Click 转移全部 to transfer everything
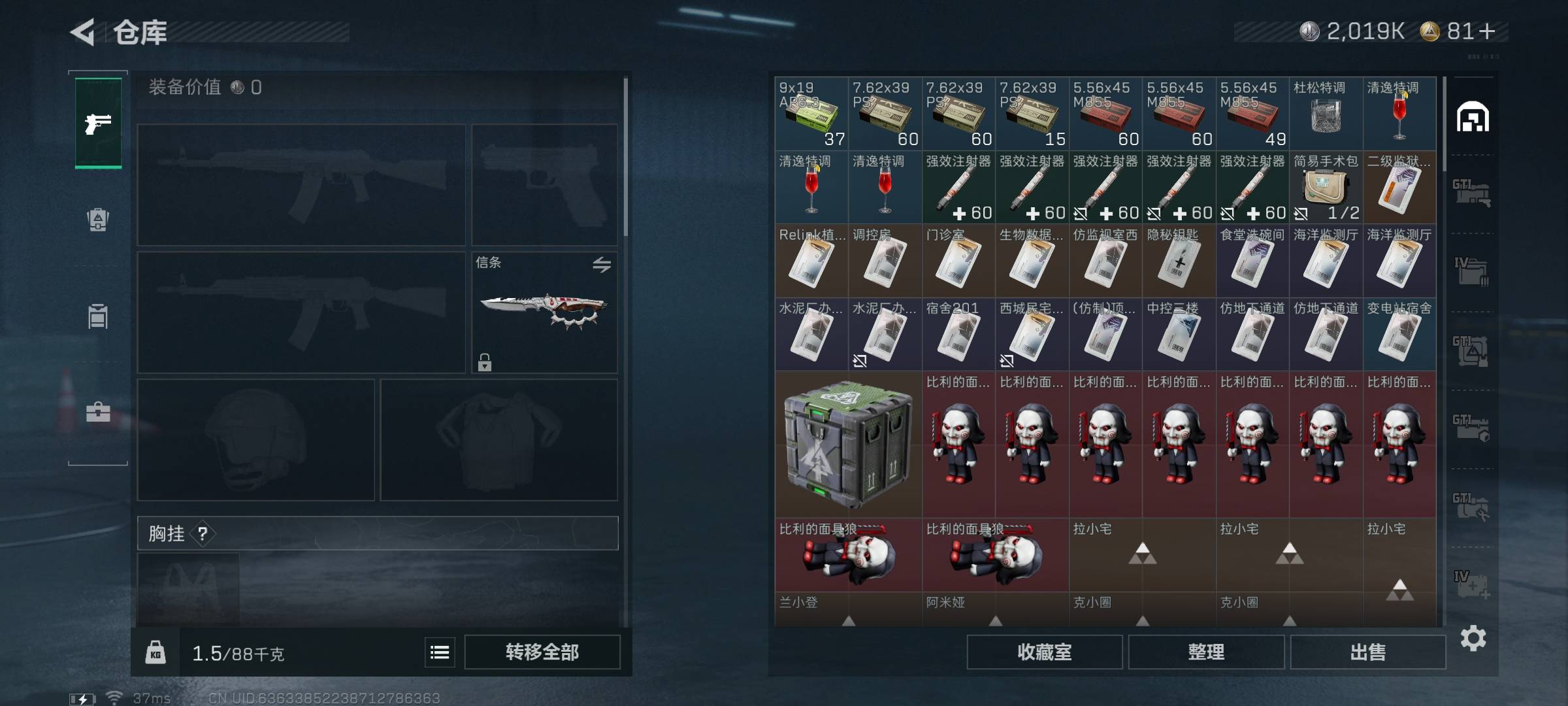Screen dimensions: 1568x706 tap(542, 652)
